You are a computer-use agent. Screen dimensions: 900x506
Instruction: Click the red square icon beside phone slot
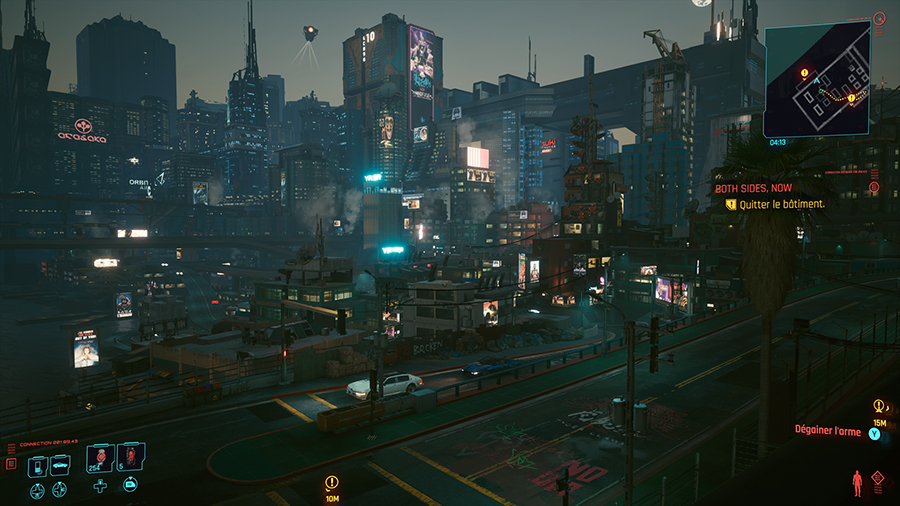[x=11, y=464]
